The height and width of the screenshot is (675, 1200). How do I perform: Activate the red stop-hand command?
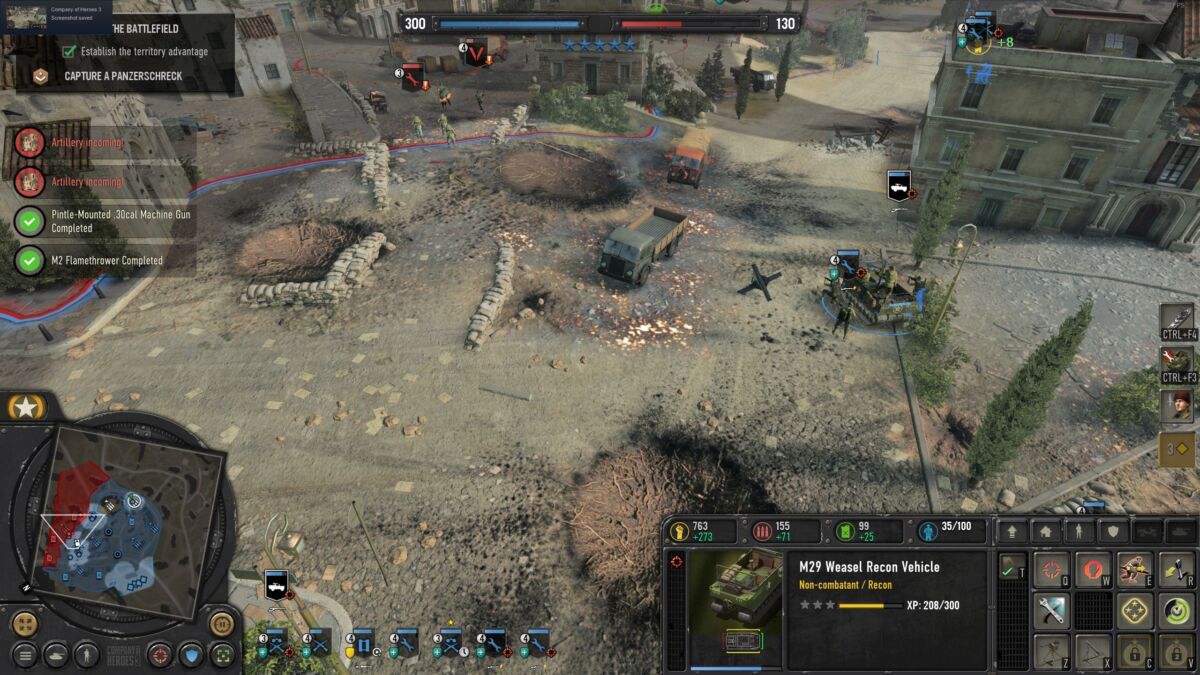point(1093,570)
